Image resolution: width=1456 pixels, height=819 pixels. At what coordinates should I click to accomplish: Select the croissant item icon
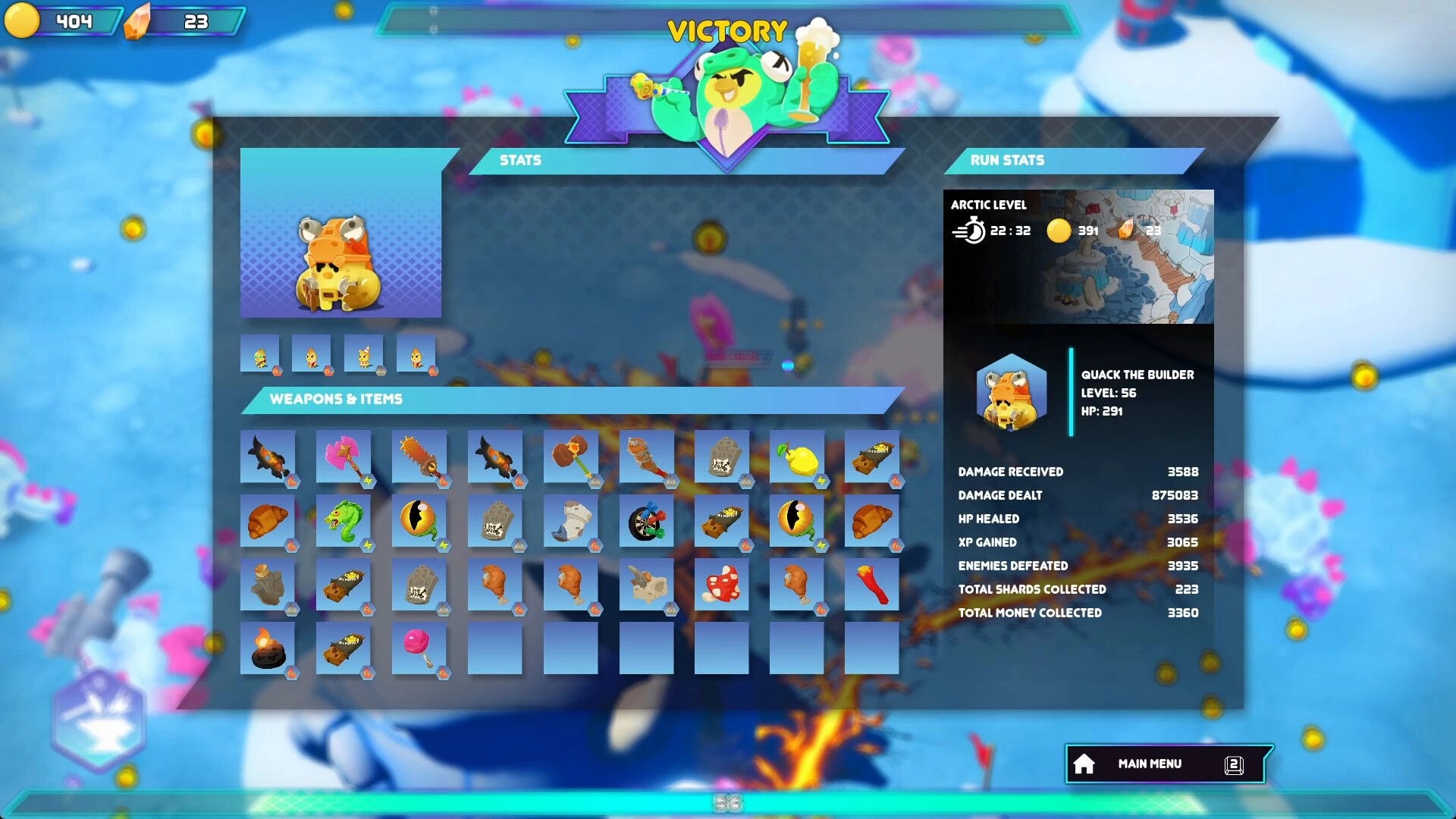coord(270,519)
